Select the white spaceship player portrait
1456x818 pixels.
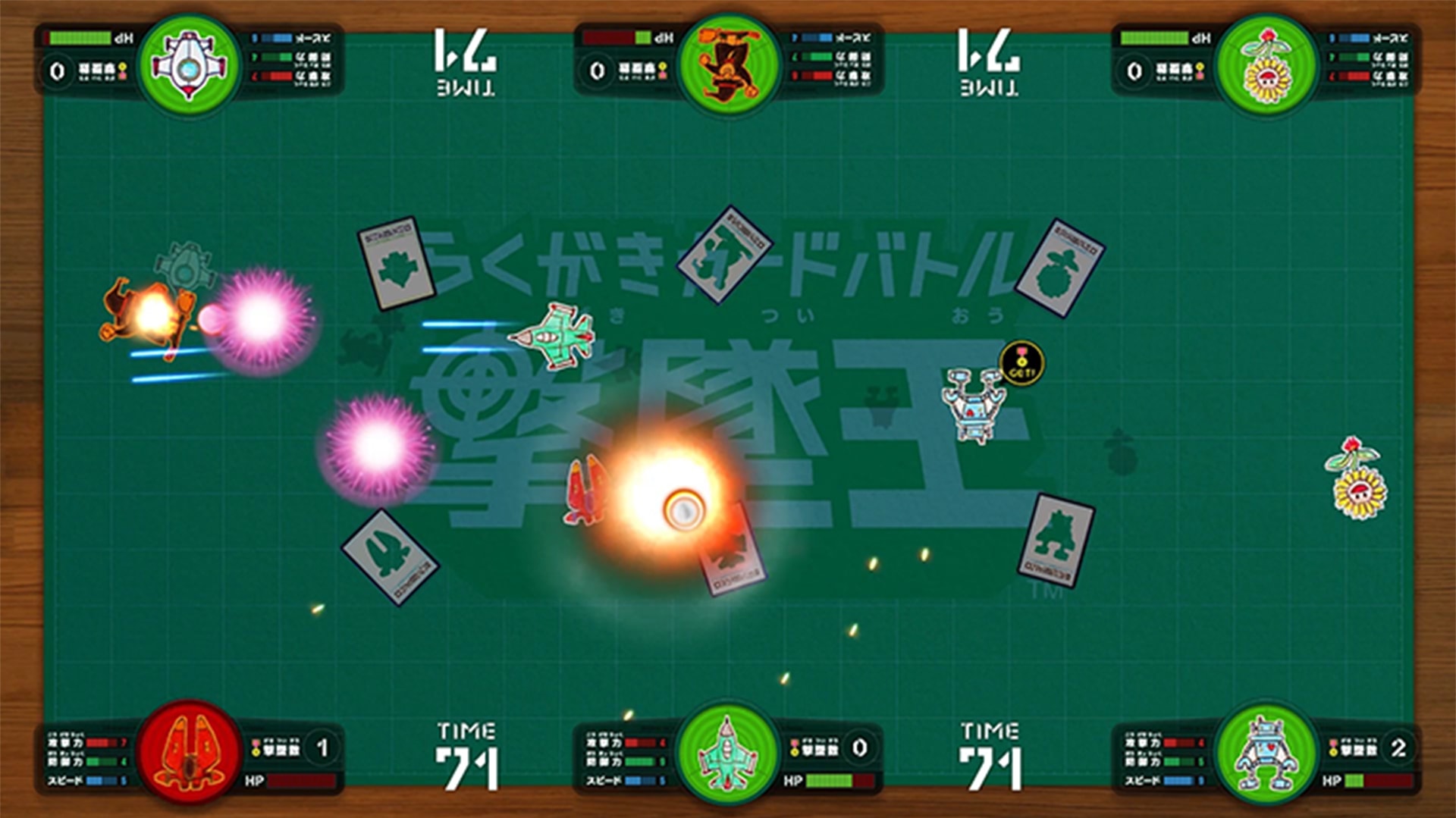tap(190, 65)
